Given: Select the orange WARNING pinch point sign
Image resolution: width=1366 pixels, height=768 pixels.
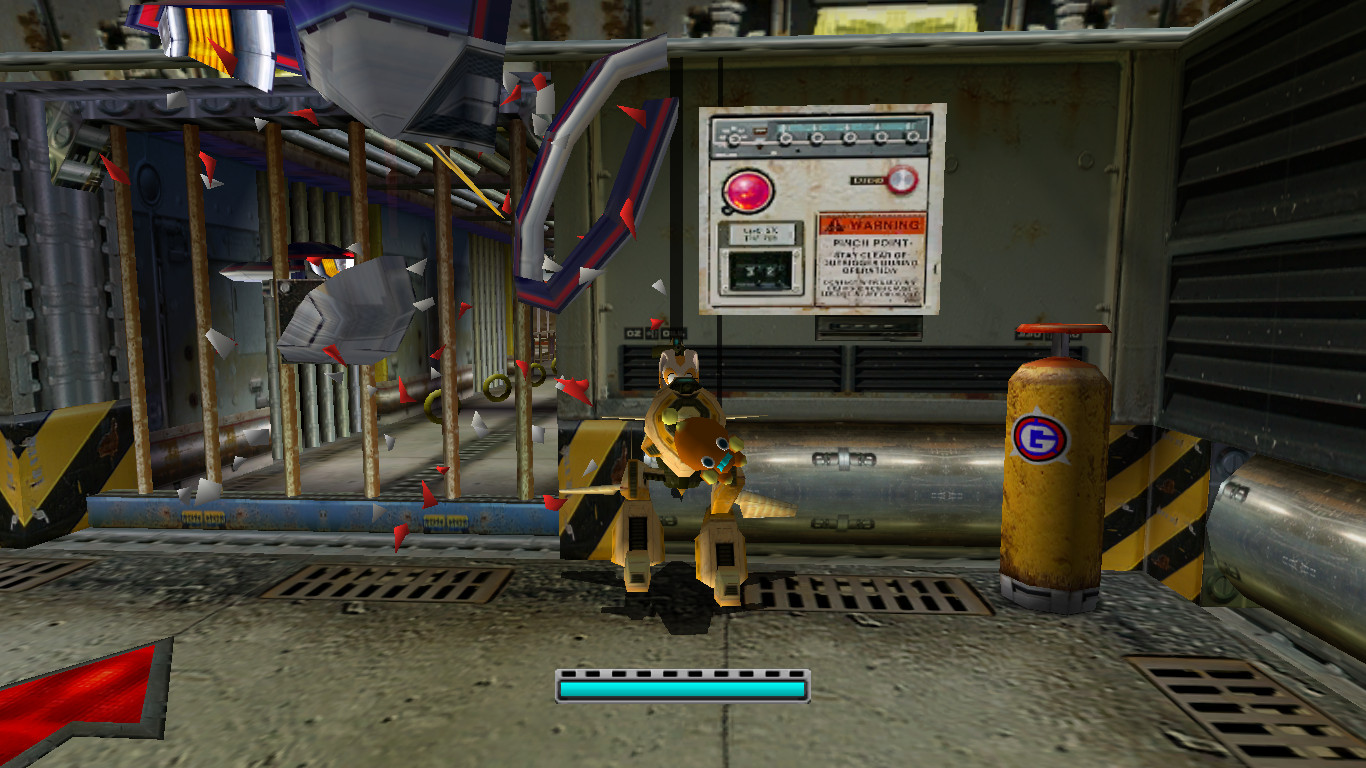Looking at the screenshot, I should [873, 255].
